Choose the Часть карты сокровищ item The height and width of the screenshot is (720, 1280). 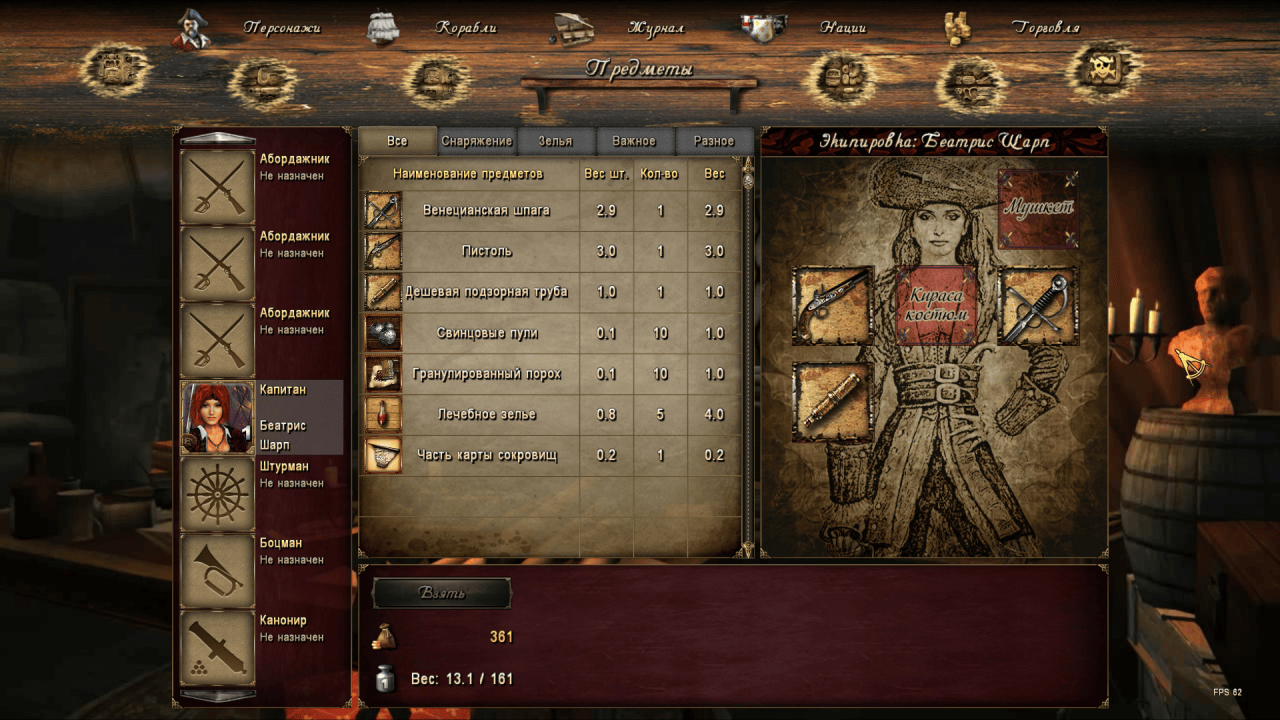(x=550, y=455)
